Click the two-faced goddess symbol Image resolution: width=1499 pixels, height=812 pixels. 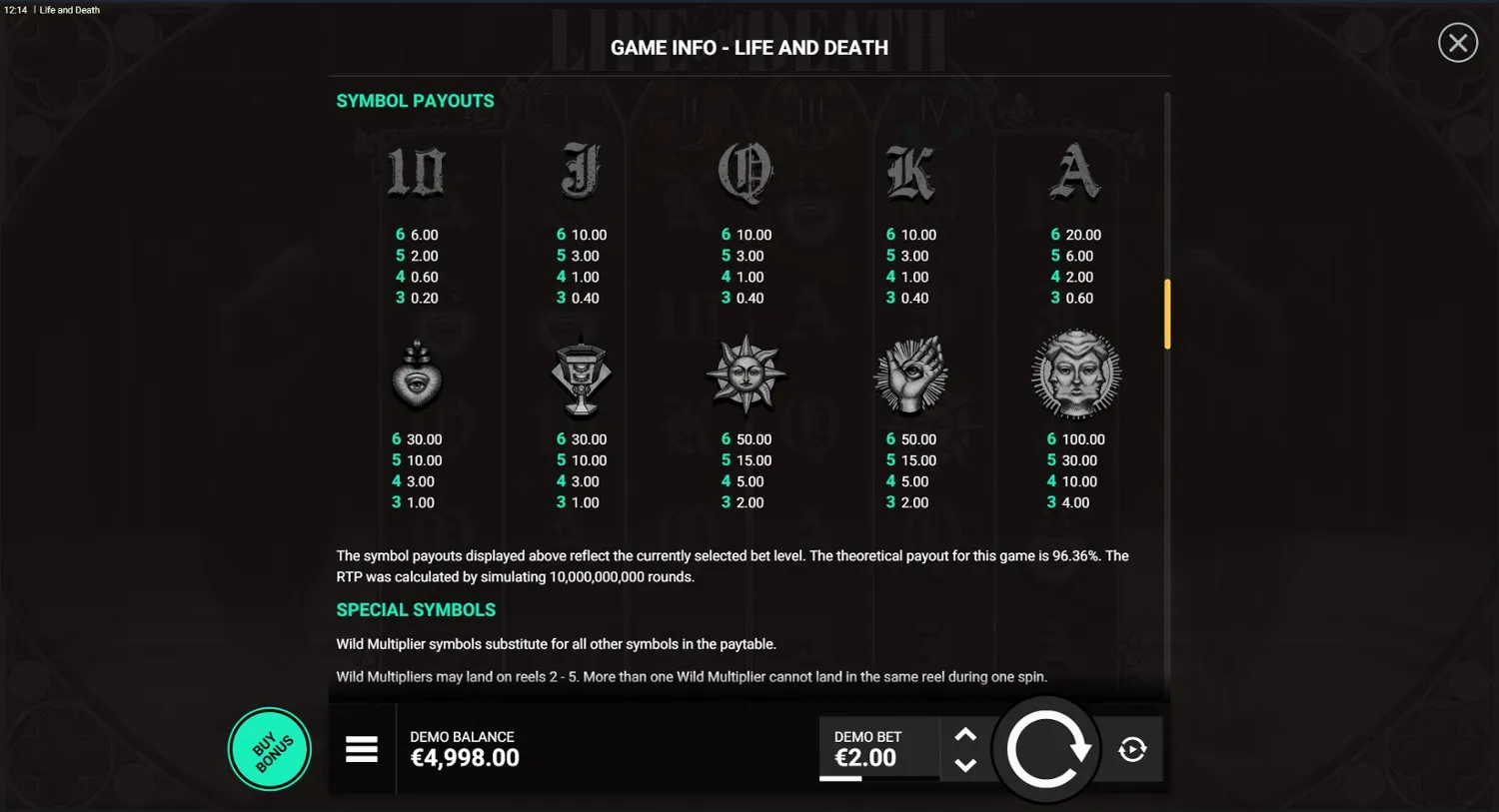[x=1075, y=375]
